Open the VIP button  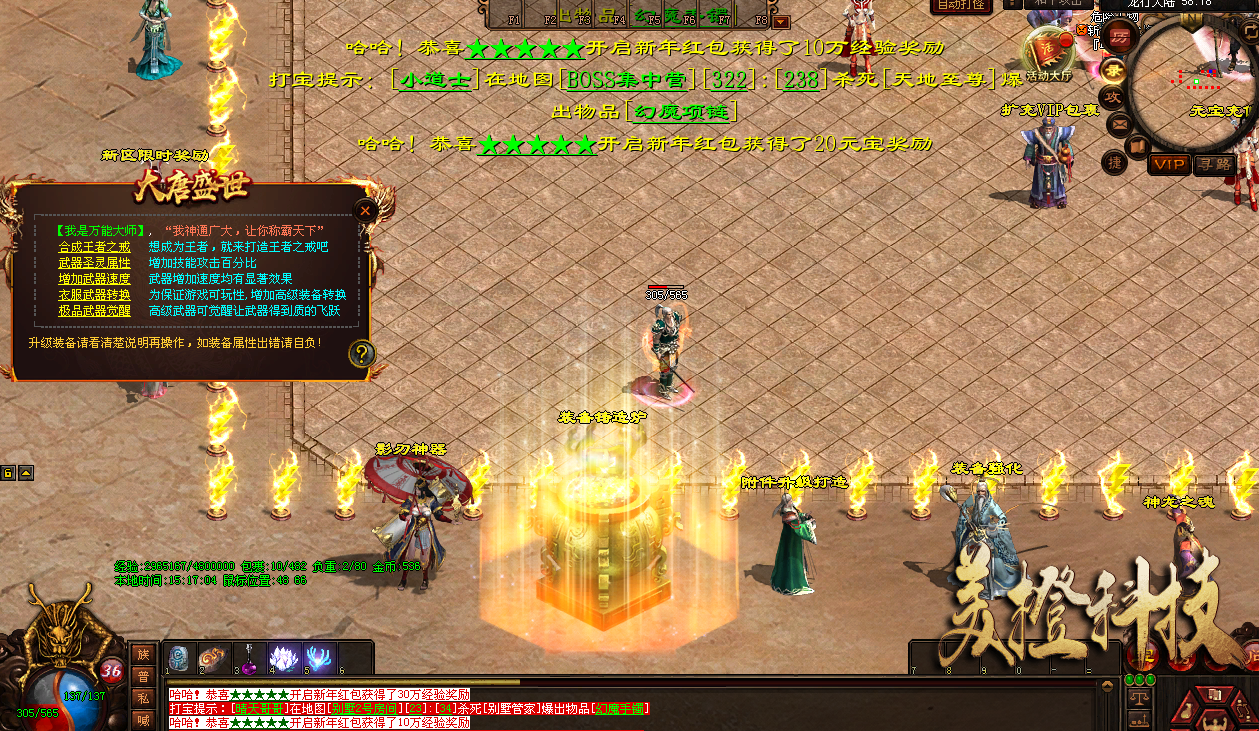(1168, 164)
